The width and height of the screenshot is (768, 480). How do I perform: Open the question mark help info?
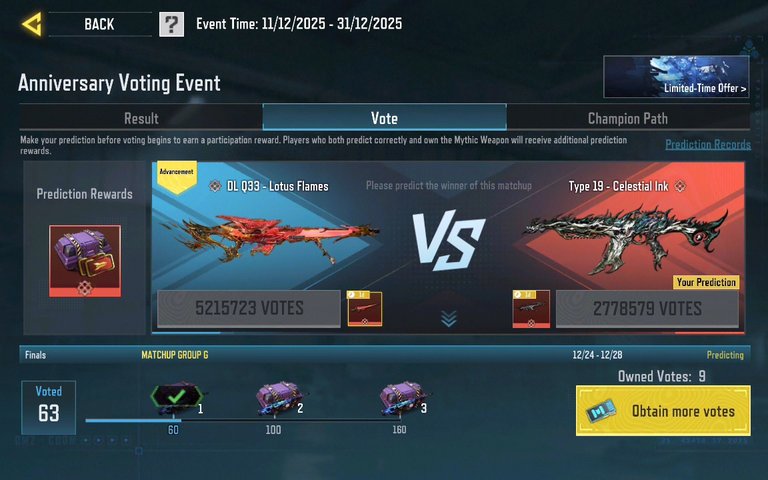[171, 24]
